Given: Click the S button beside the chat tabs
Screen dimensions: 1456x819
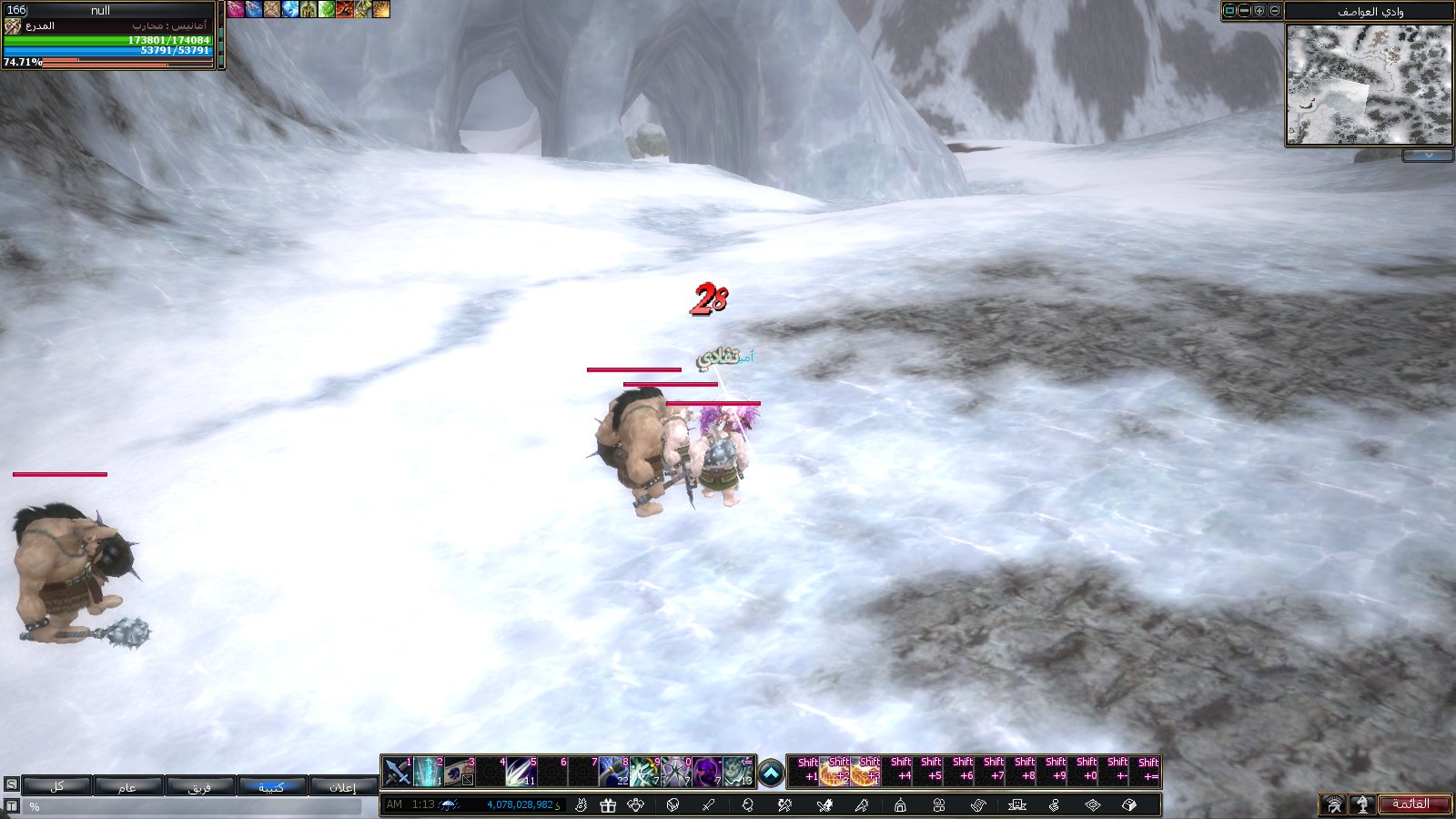Looking at the screenshot, I should coord(11,784).
